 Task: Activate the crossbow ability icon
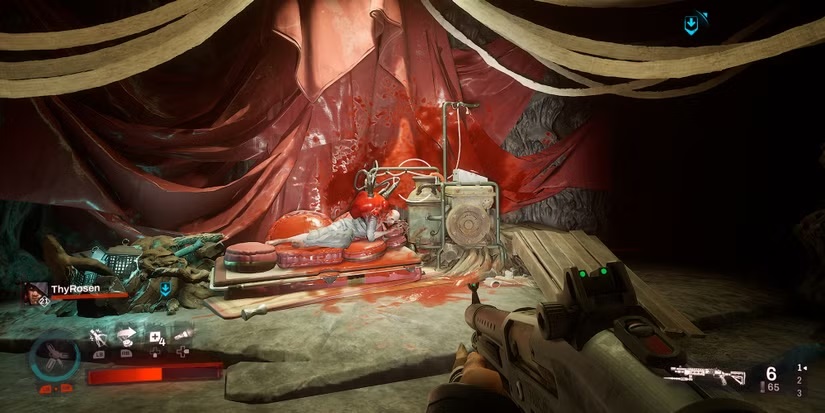click(98, 337)
